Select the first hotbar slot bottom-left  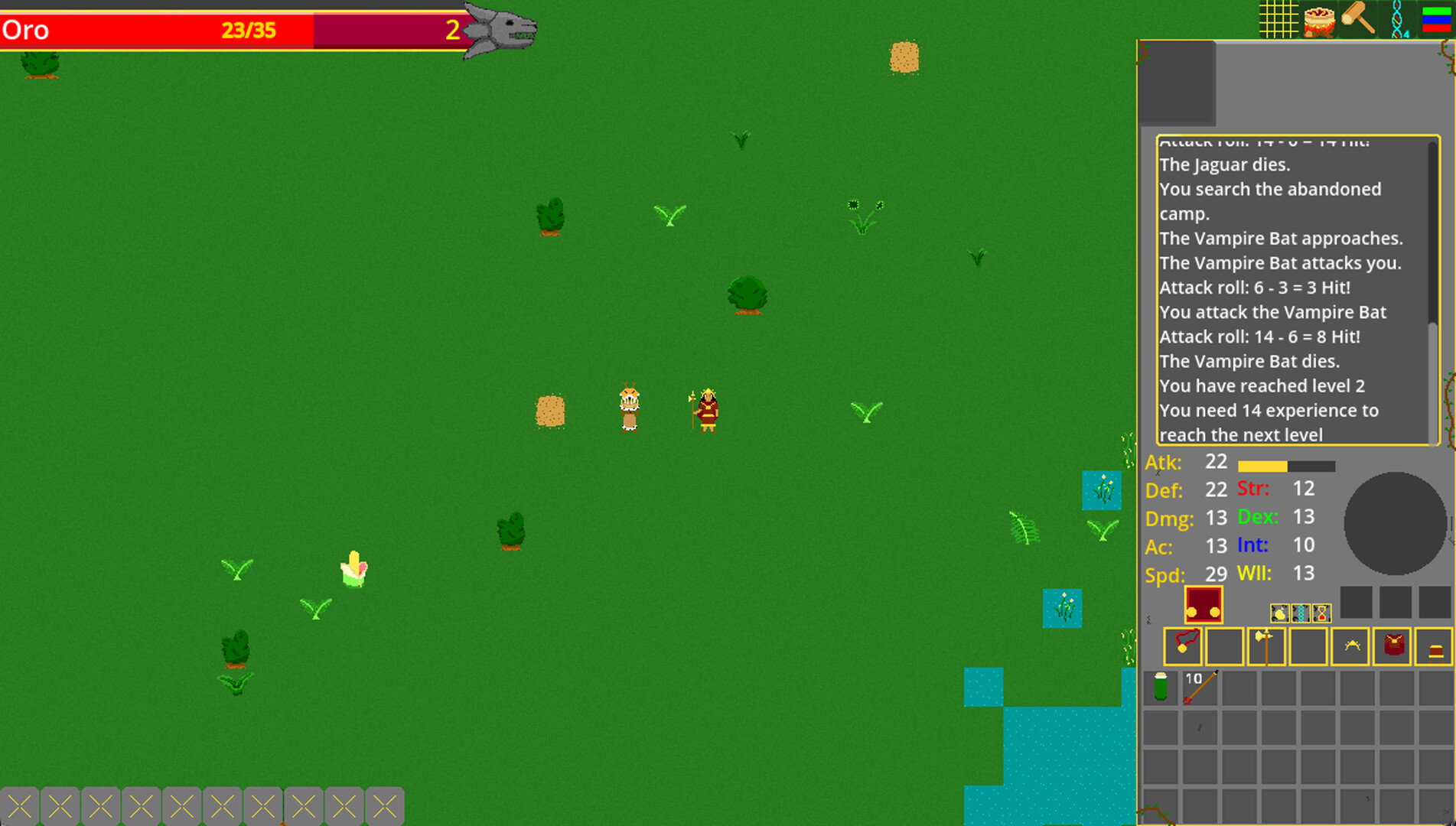point(21,805)
